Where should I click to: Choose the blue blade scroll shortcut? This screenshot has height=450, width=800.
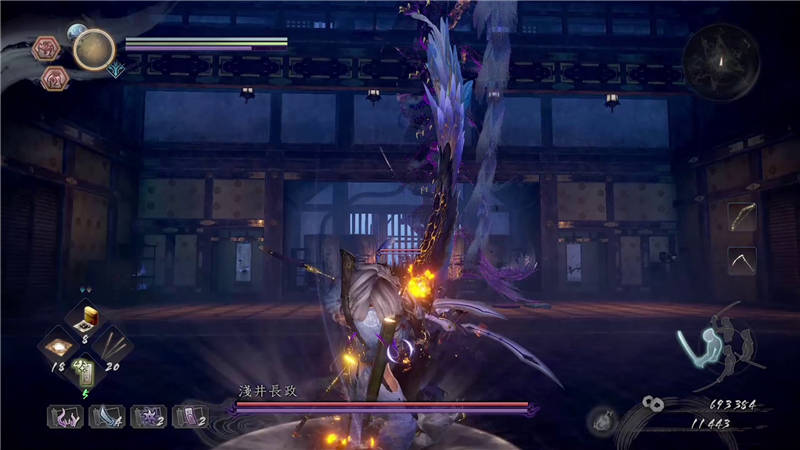pyautogui.click(x=105, y=416)
